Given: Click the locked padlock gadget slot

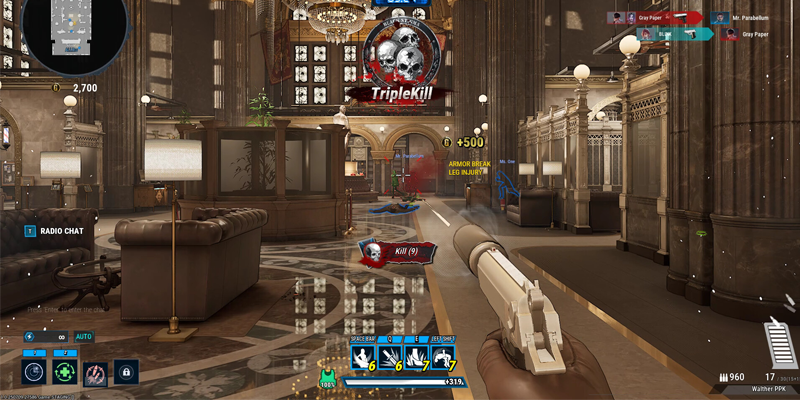Looking at the screenshot, I should click(x=126, y=372).
